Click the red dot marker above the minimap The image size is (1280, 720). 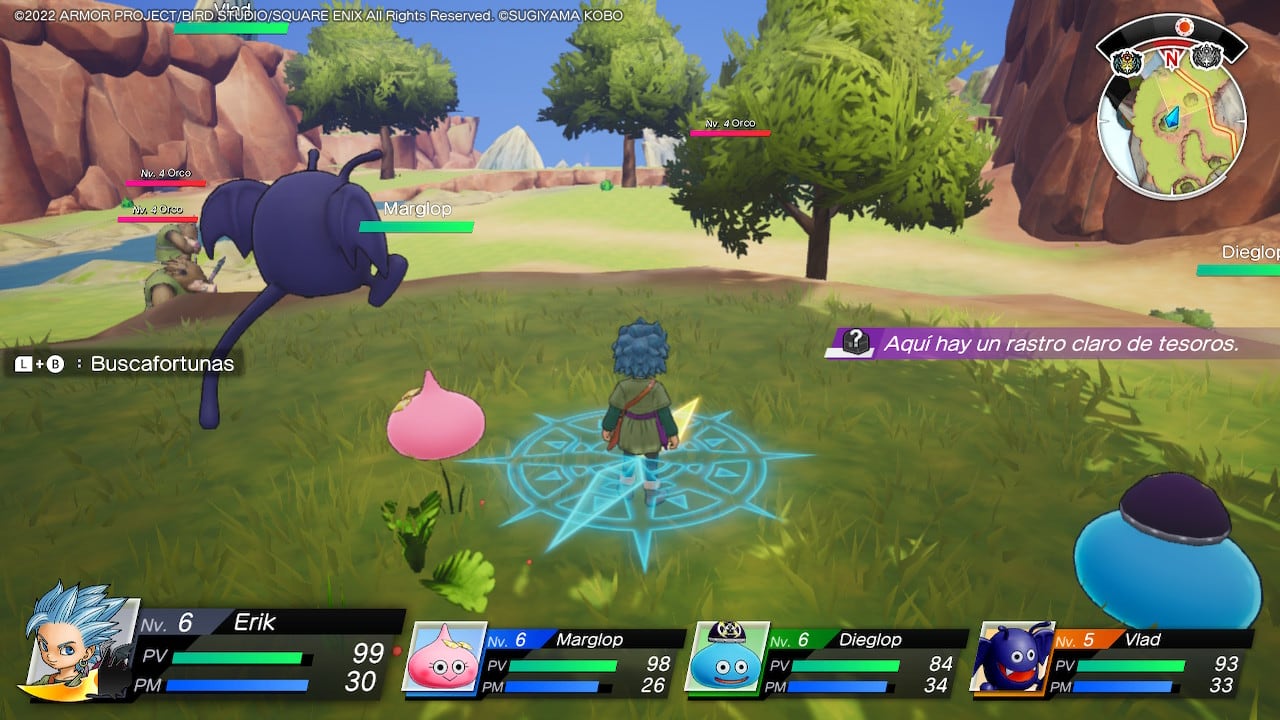click(x=1184, y=26)
